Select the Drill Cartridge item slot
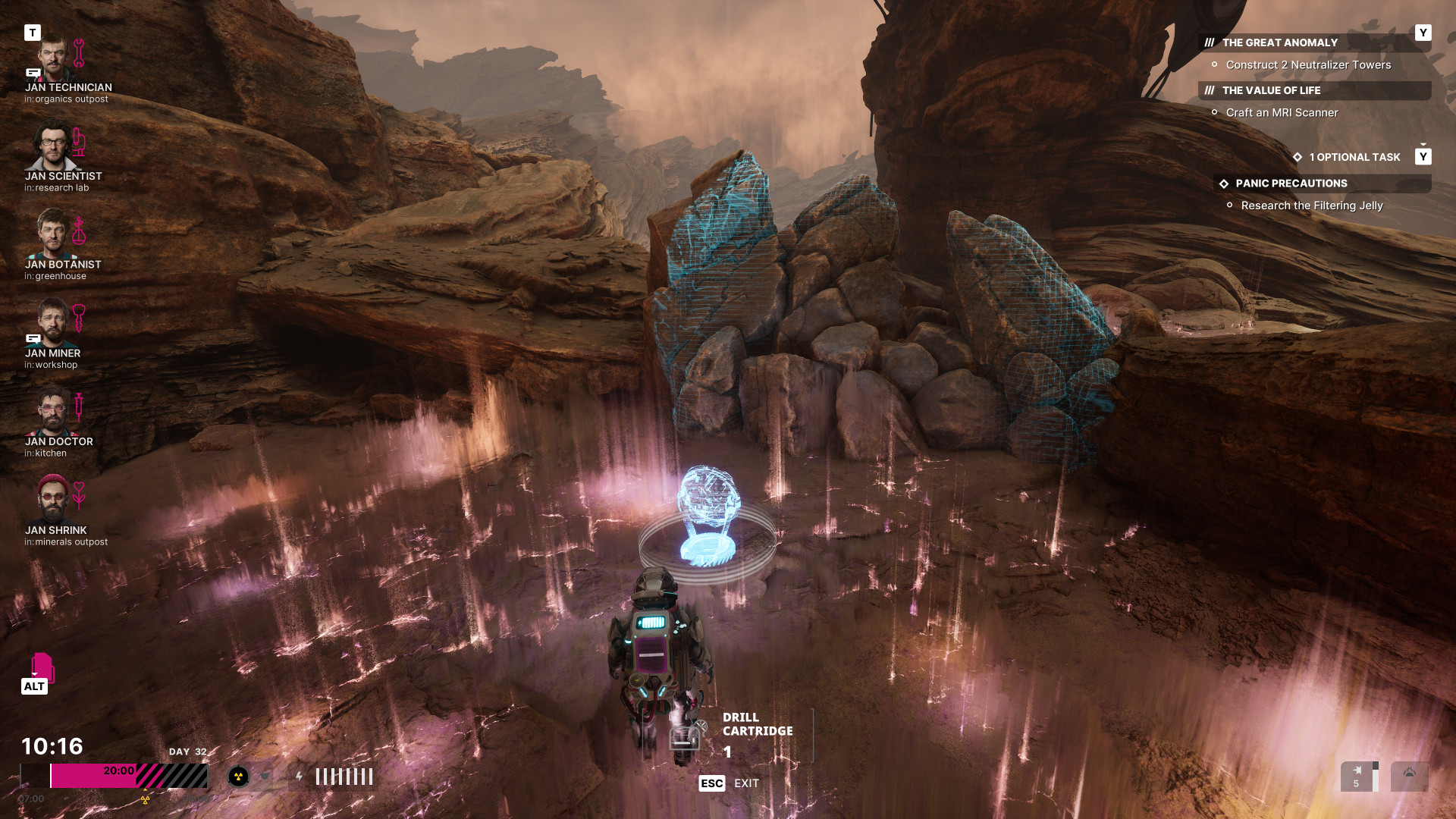The image size is (1456, 819). [x=686, y=736]
